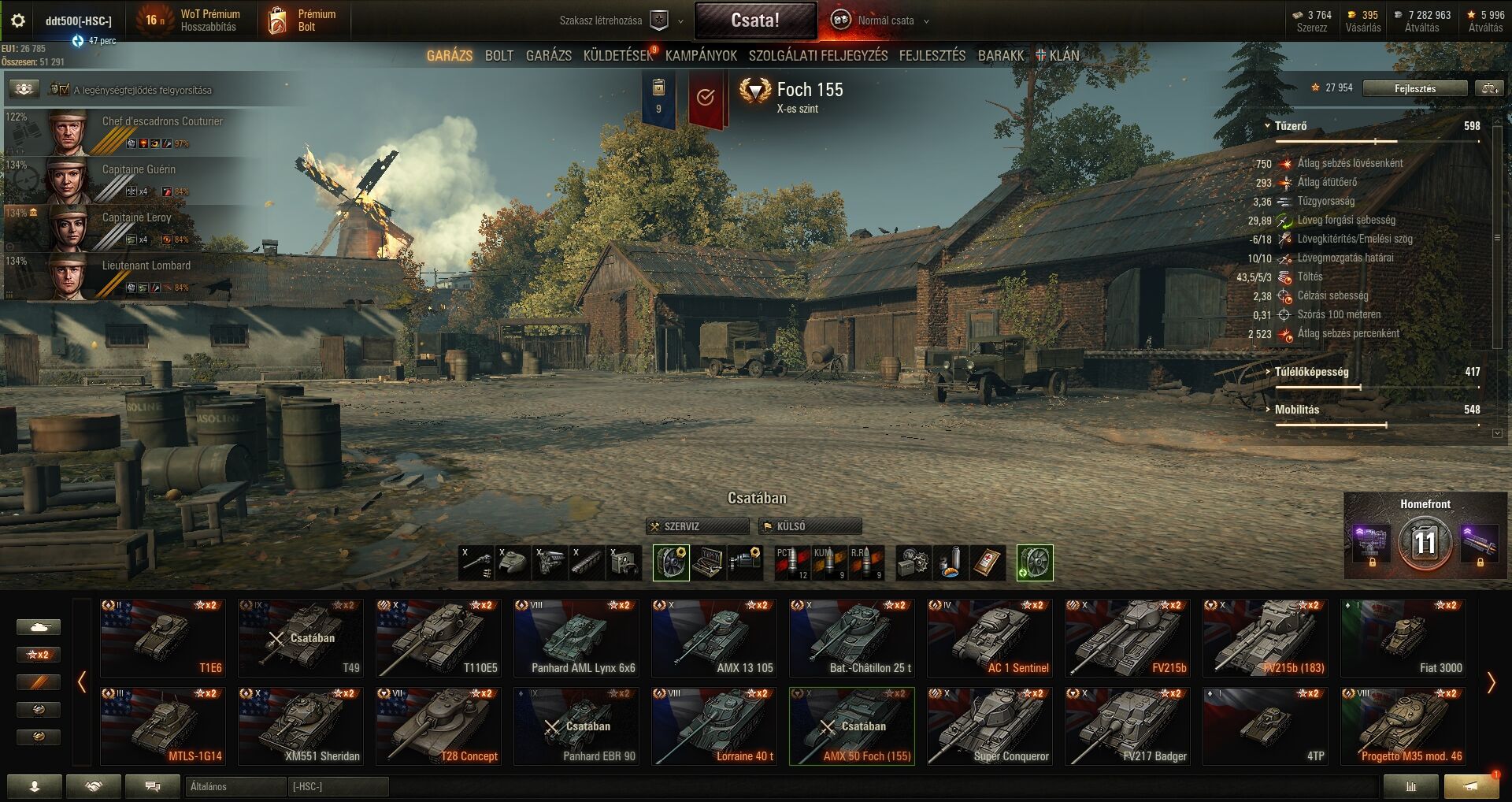
Task: Select the T110E5 tank in carousel
Action: point(438,637)
